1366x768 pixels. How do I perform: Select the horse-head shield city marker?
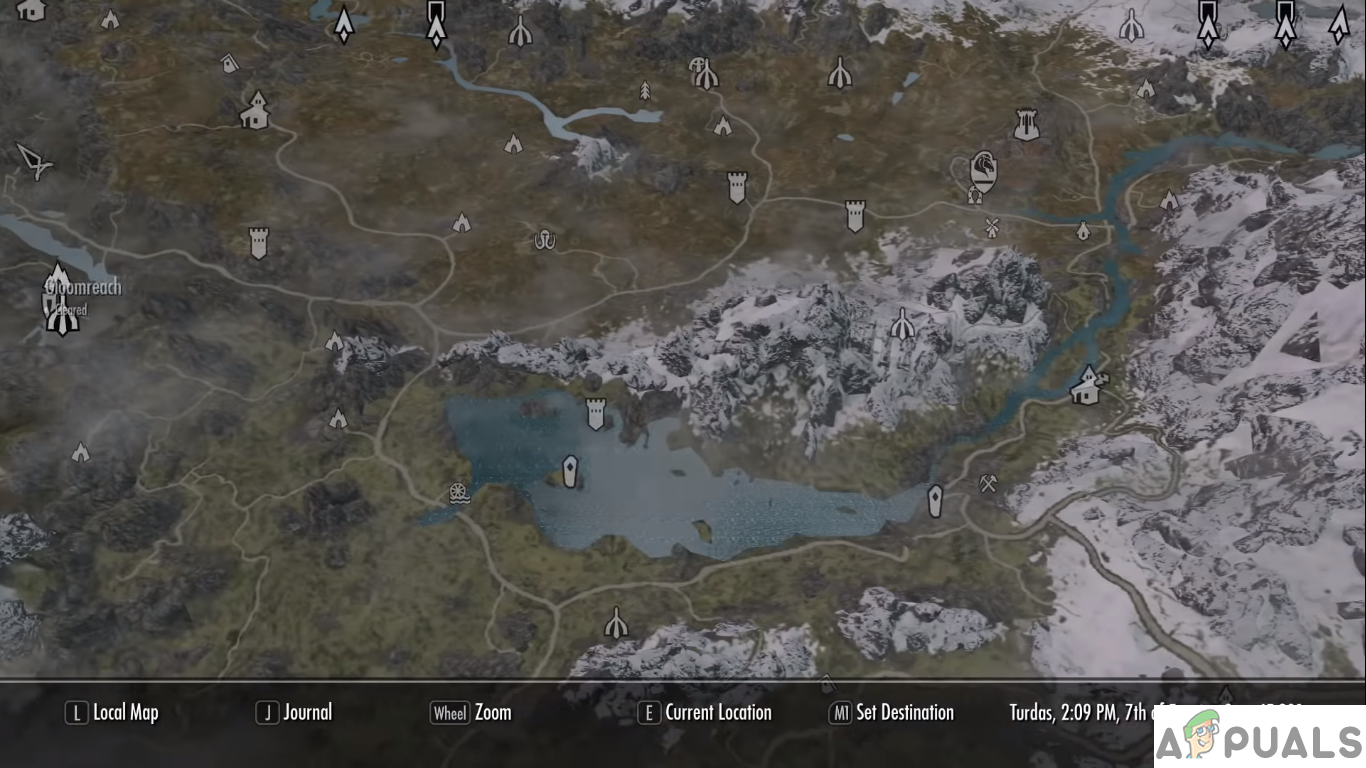984,171
